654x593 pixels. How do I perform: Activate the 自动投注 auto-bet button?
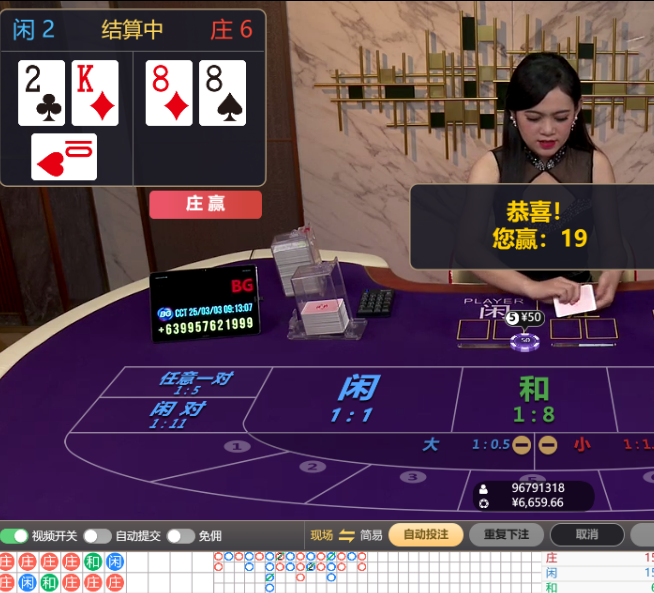pyautogui.click(x=425, y=535)
